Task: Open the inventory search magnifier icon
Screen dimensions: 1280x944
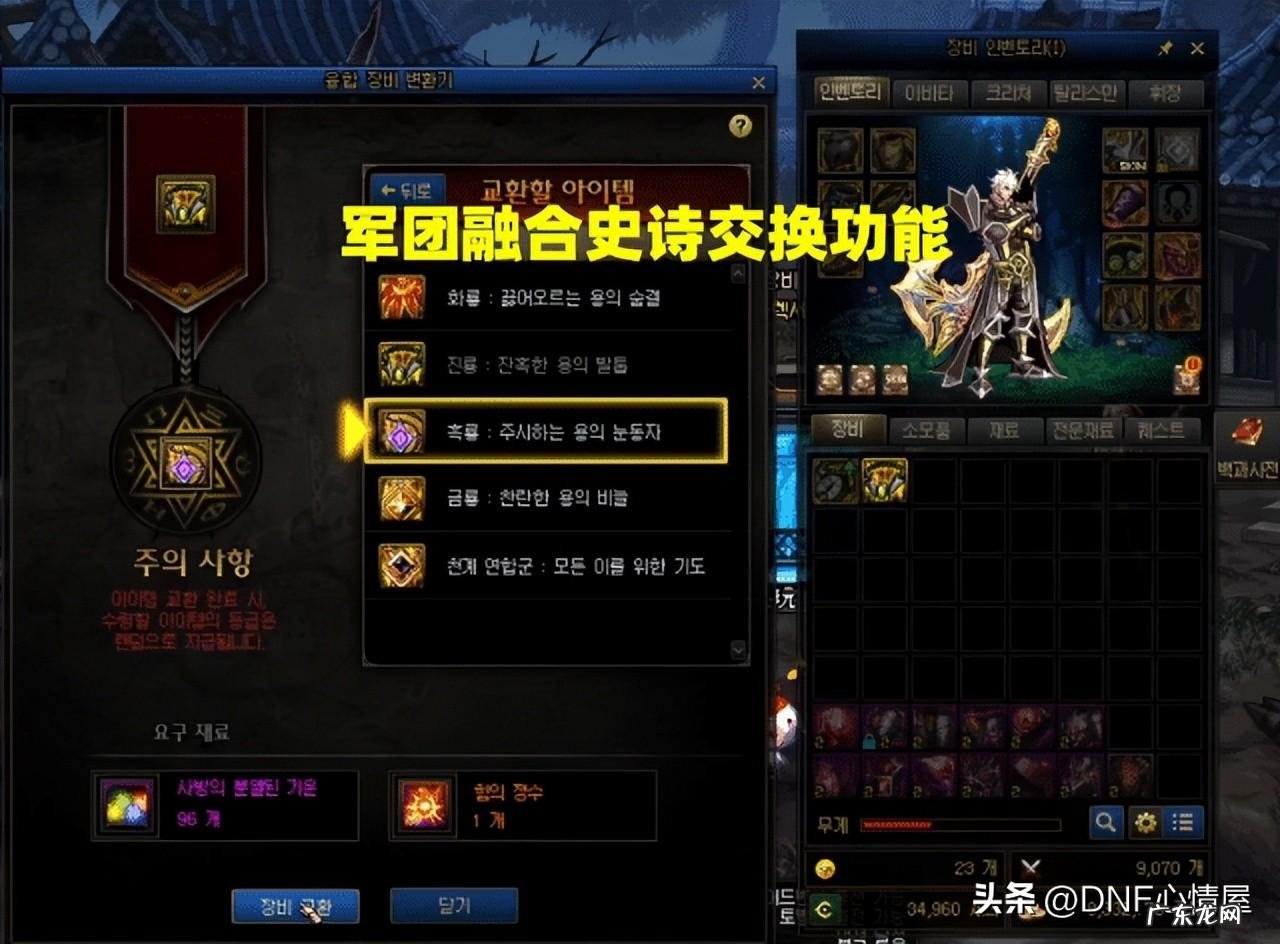Action: pos(1105,820)
